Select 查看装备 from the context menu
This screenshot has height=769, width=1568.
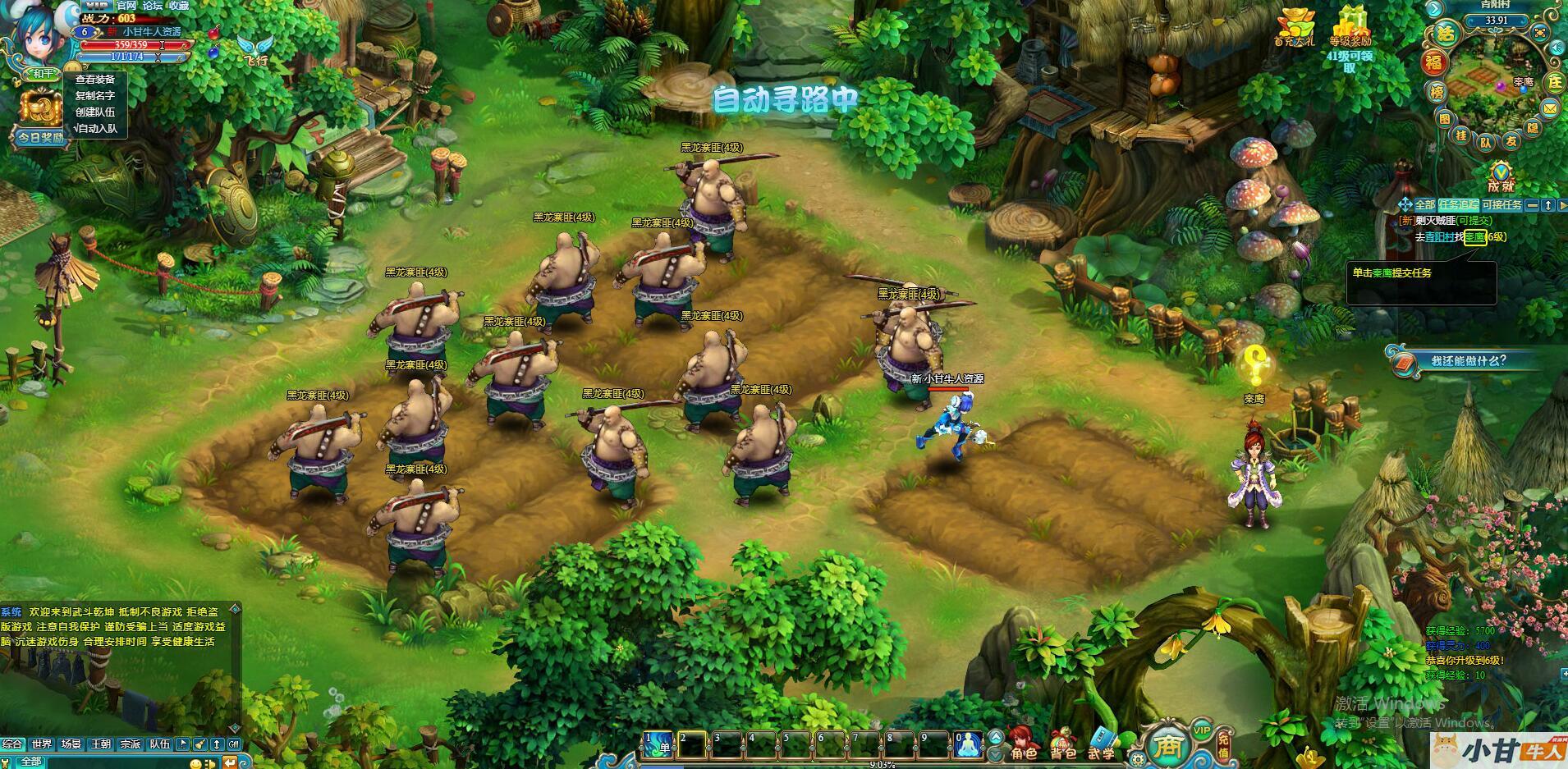[95, 80]
